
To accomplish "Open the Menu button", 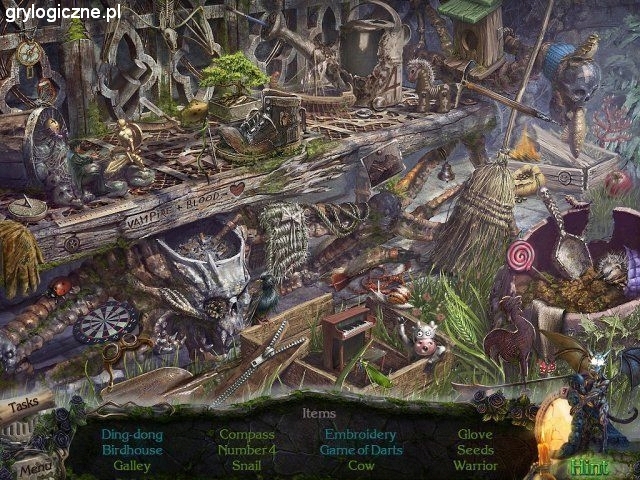I will (33, 465).
